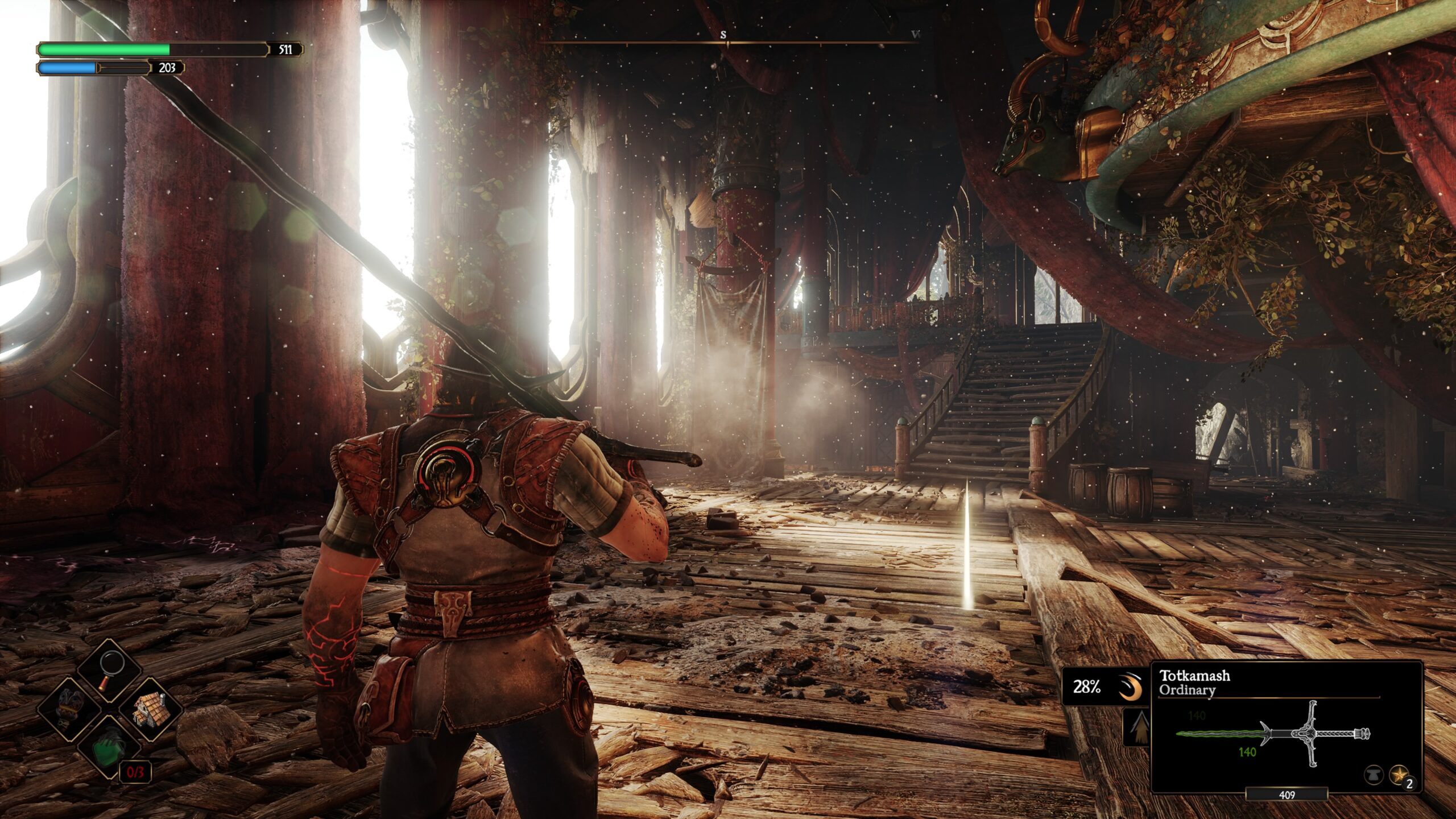Select the dark mask quick slot
Viewport: 1456px width, 819px height.
(71, 709)
